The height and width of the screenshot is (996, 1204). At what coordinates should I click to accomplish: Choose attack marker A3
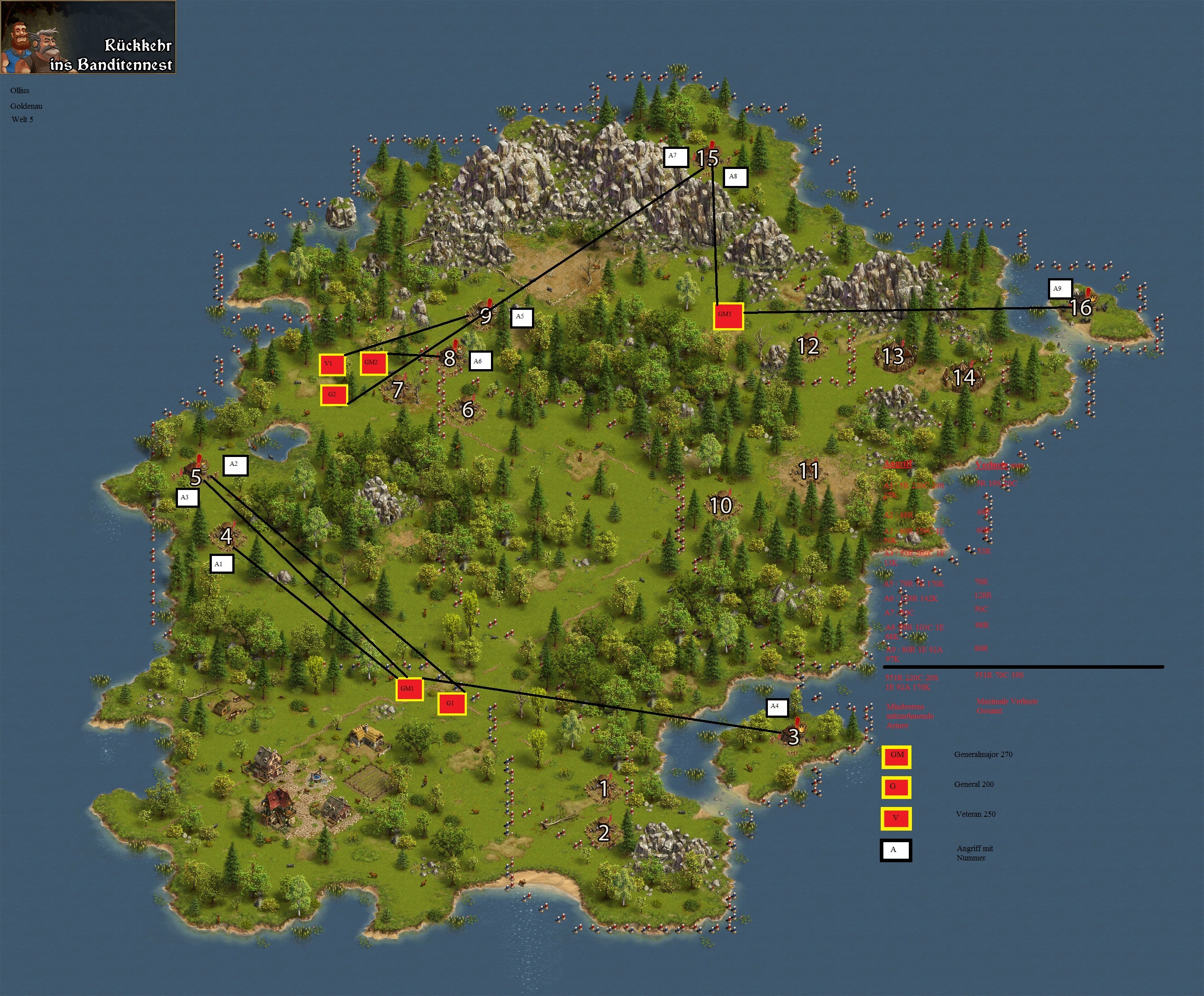click(187, 498)
